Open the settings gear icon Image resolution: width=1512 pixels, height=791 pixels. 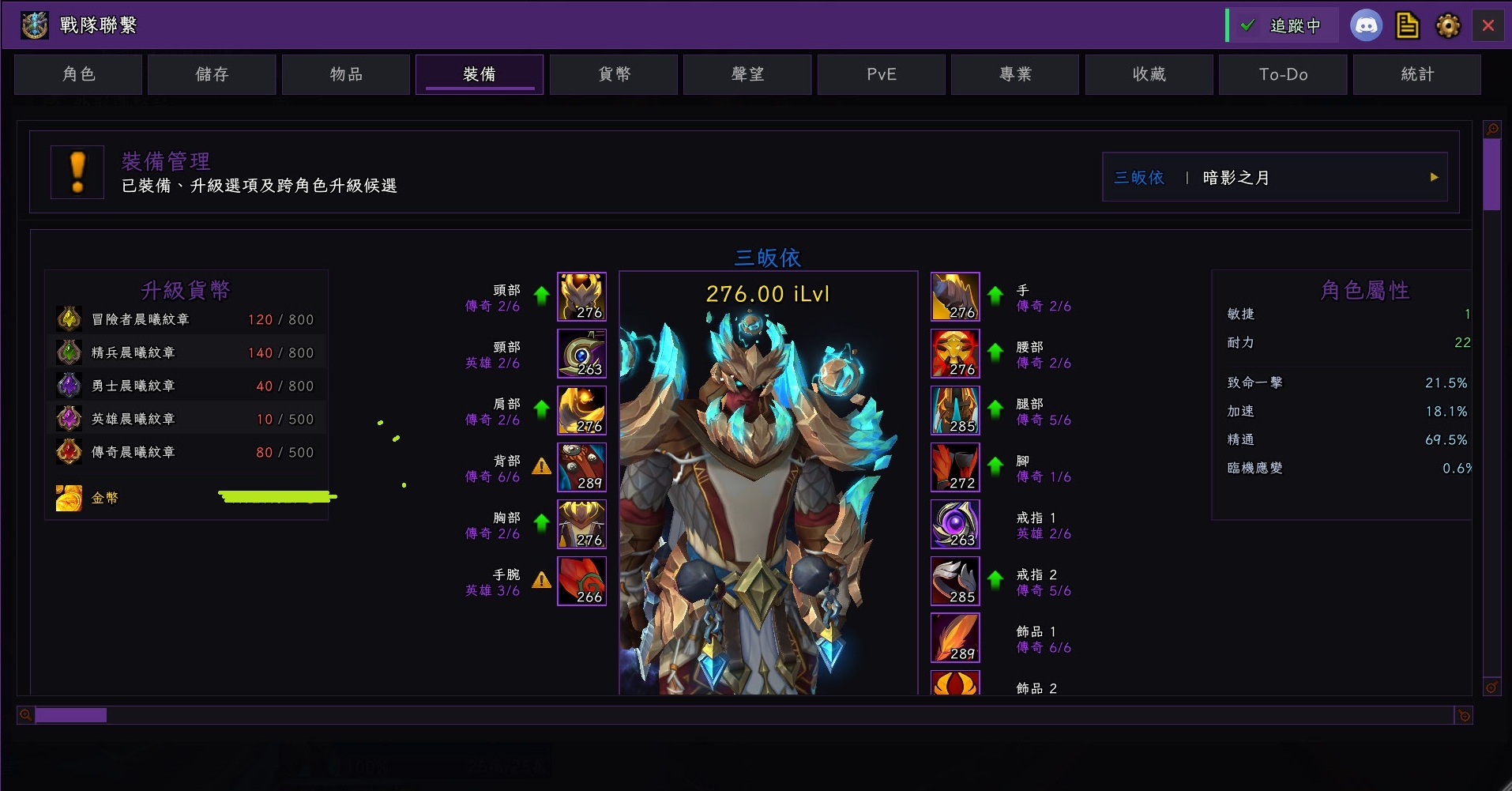(1448, 25)
